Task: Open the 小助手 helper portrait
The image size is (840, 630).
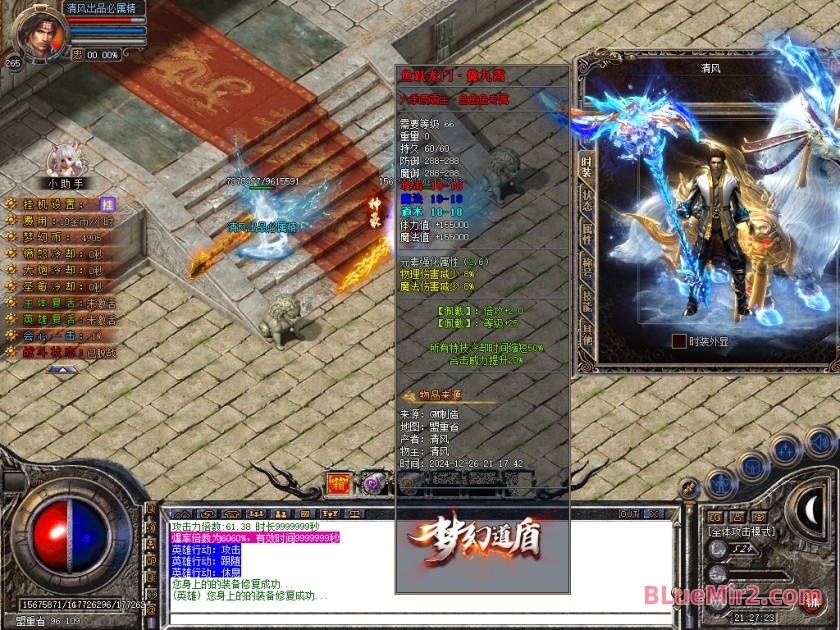Action: tap(67, 159)
